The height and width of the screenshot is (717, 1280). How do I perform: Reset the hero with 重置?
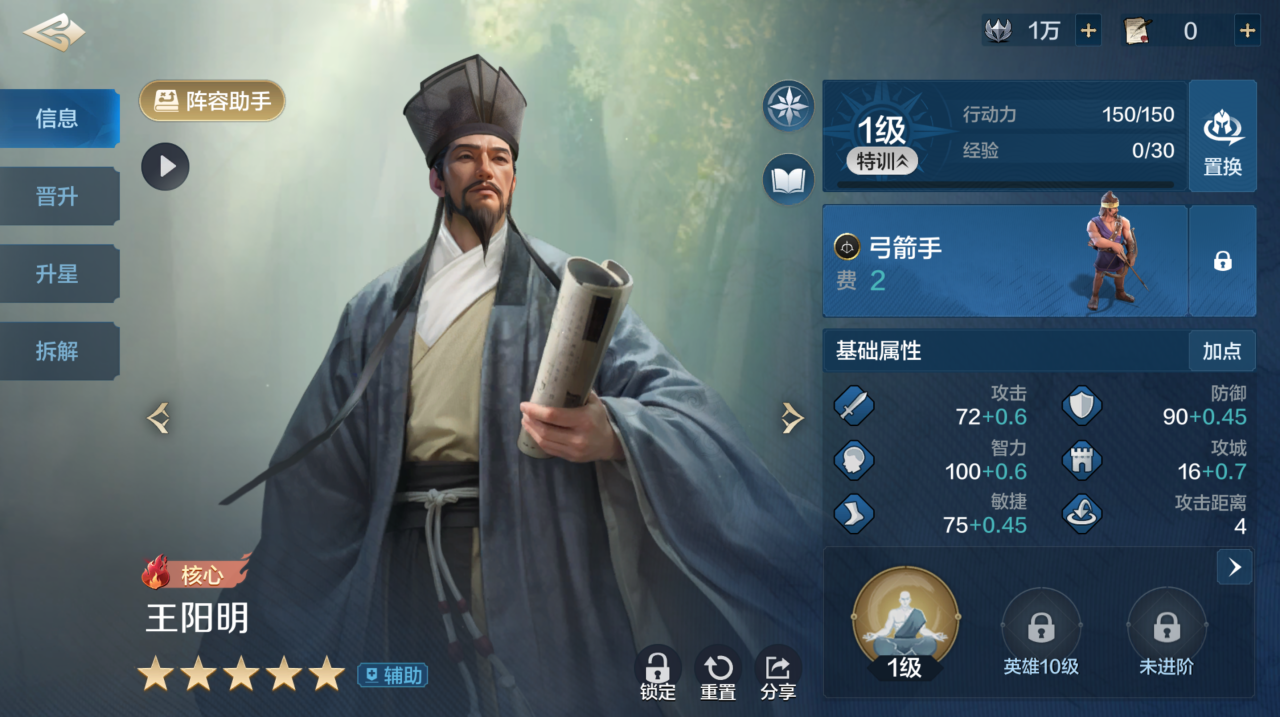pyautogui.click(x=718, y=673)
